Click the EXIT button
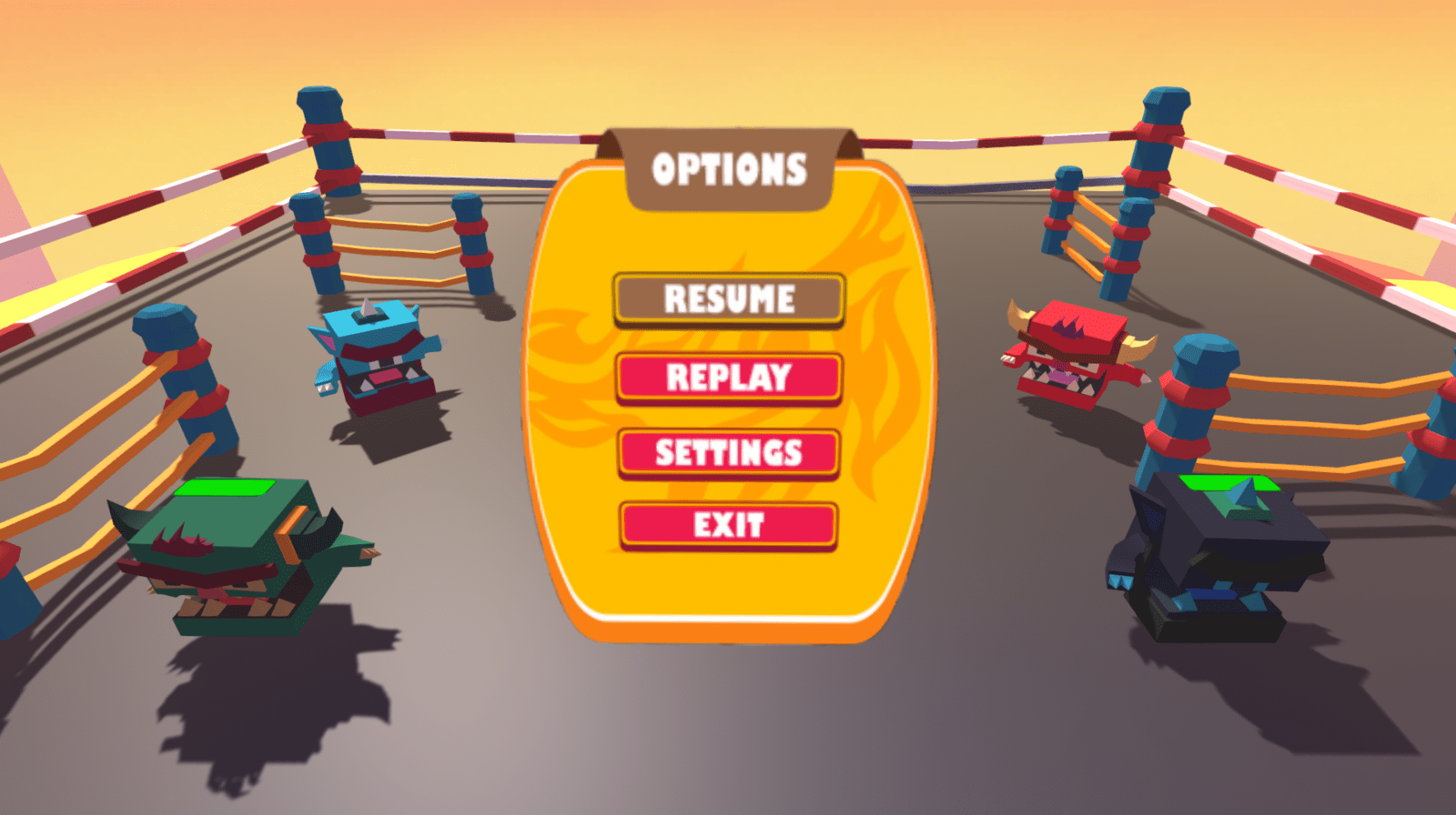Viewport: 1456px width, 815px height. pos(728,525)
